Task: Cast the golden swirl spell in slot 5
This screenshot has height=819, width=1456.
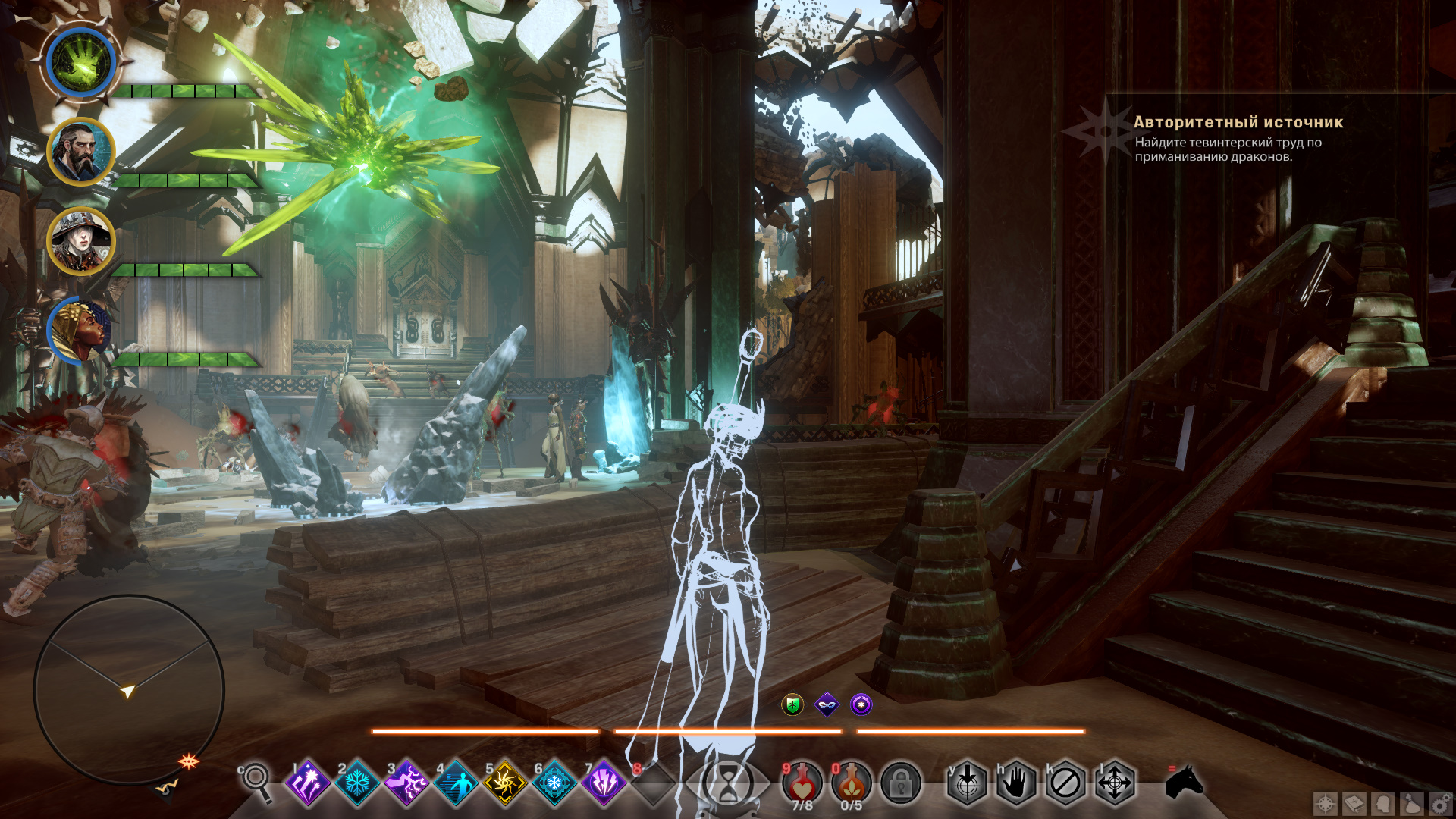Action: [505, 783]
